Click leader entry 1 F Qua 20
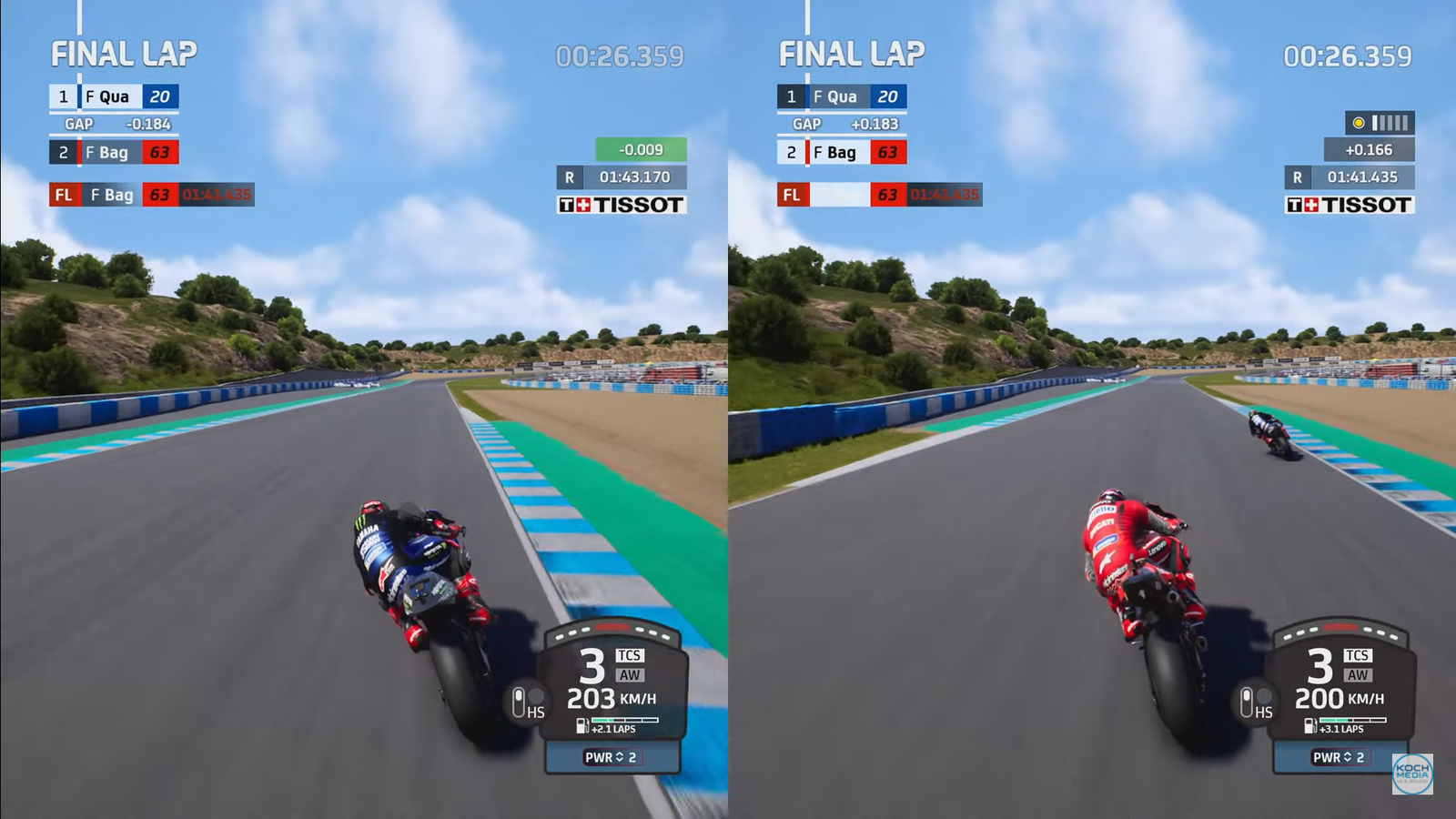 click(112, 96)
